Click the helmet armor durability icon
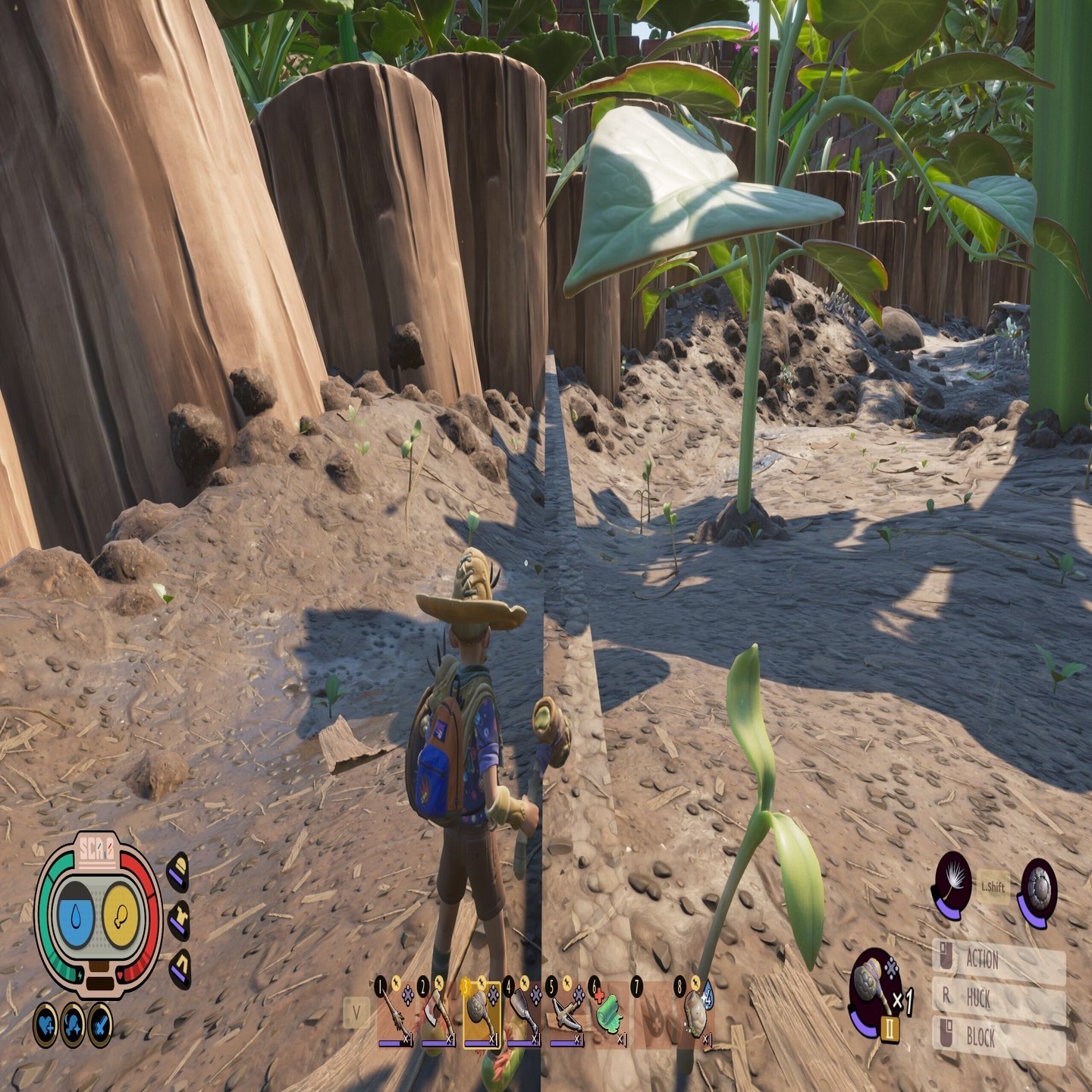The image size is (1092, 1092). (178, 872)
